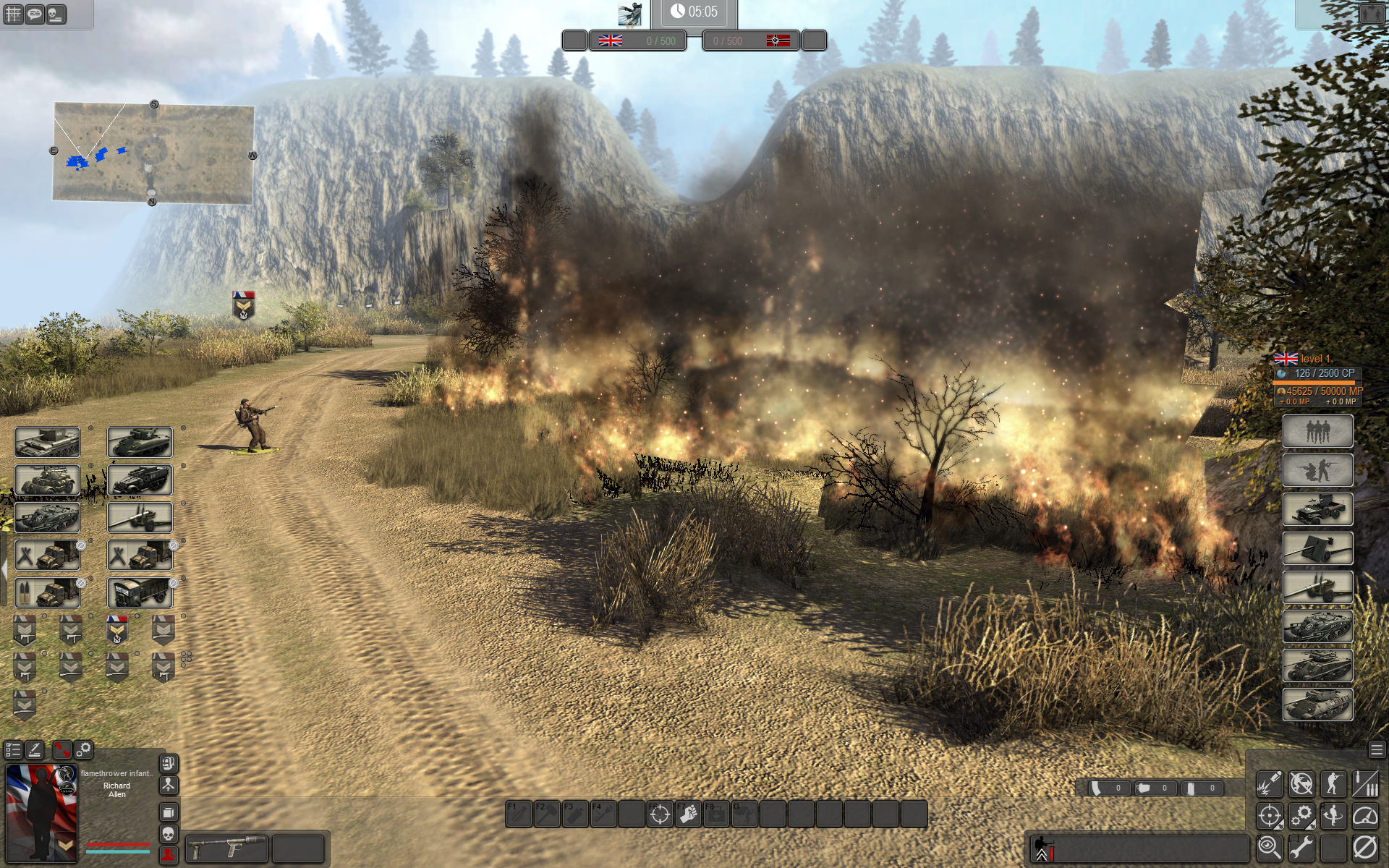Select the flamethrower weapon slot
The image size is (1389, 868).
point(226,848)
